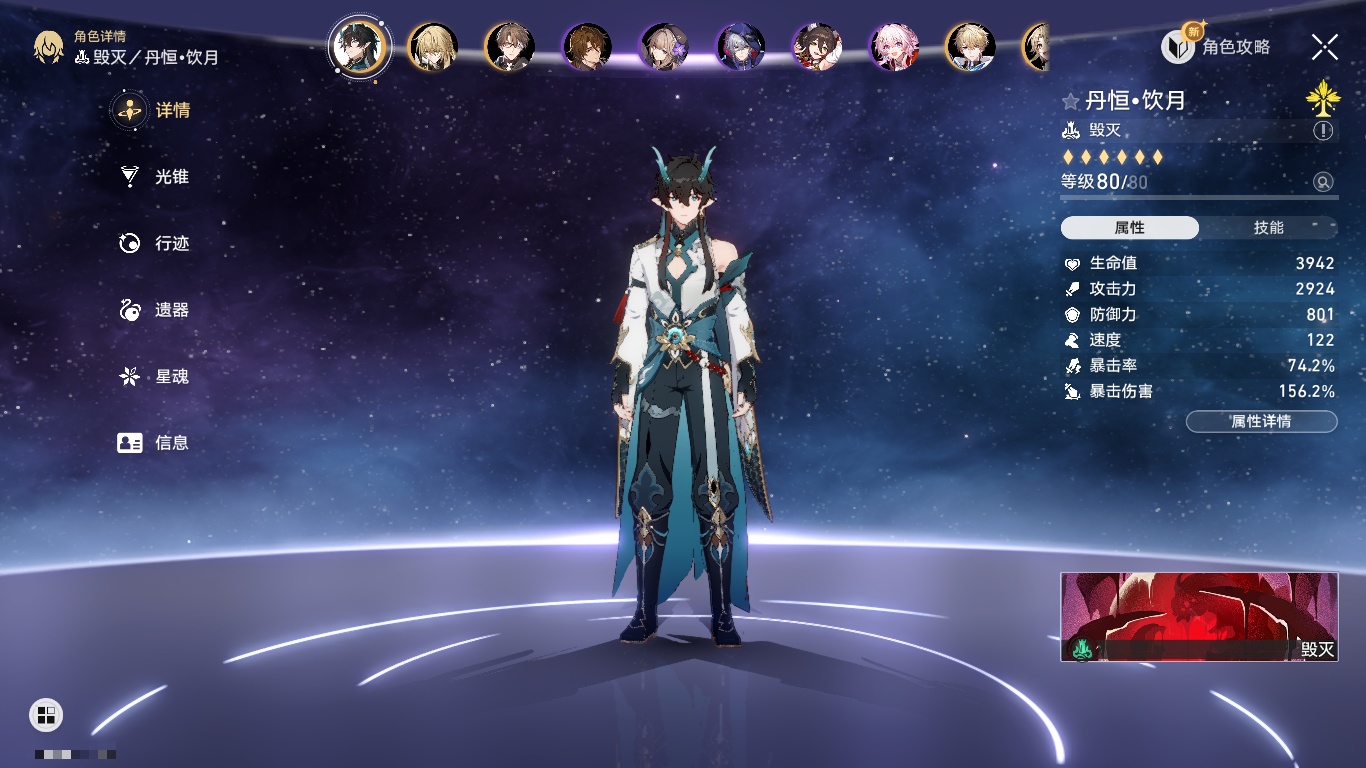This screenshot has width=1366, height=768.
Task: Open the red 毁灭 light cone thumbnail
Action: (x=1199, y=616)
